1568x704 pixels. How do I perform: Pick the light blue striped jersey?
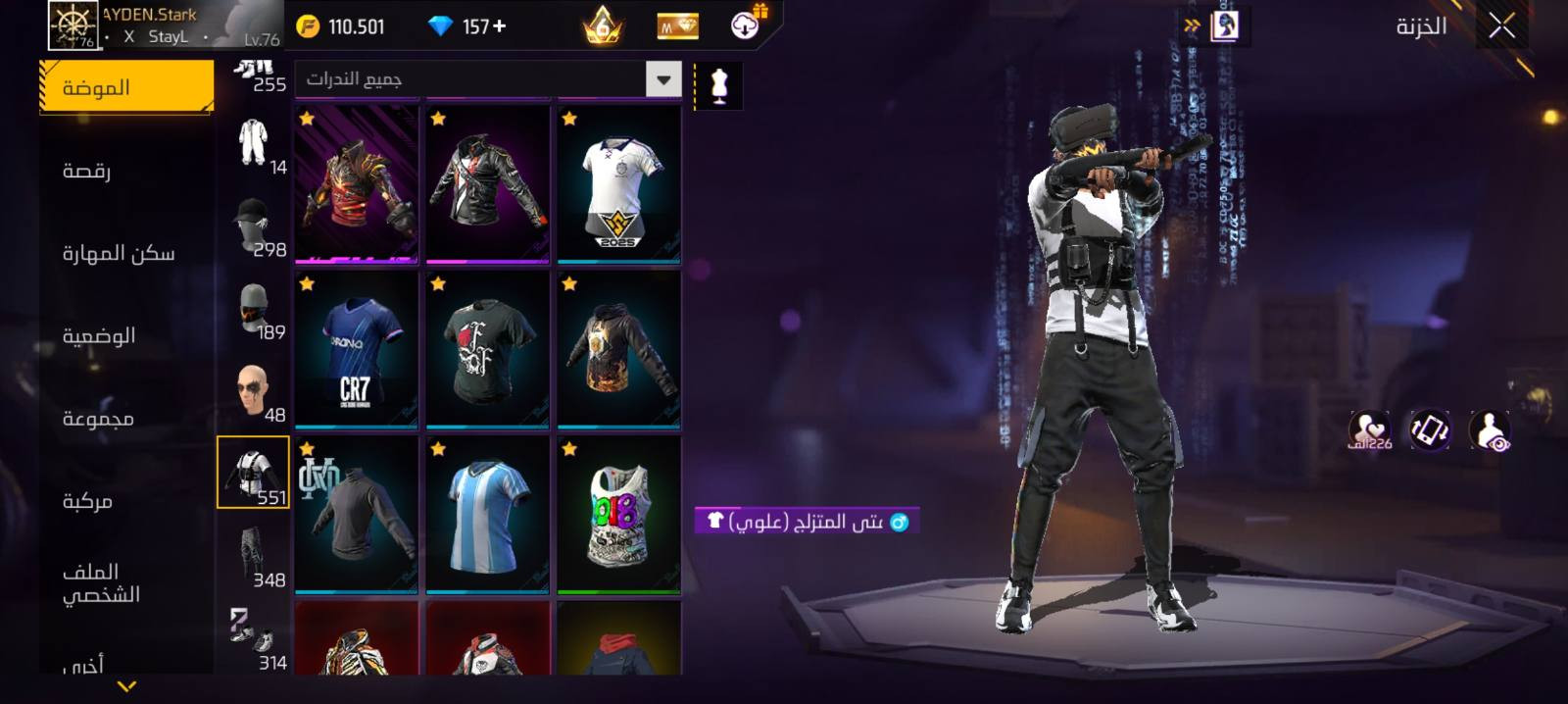pos(487,516)
